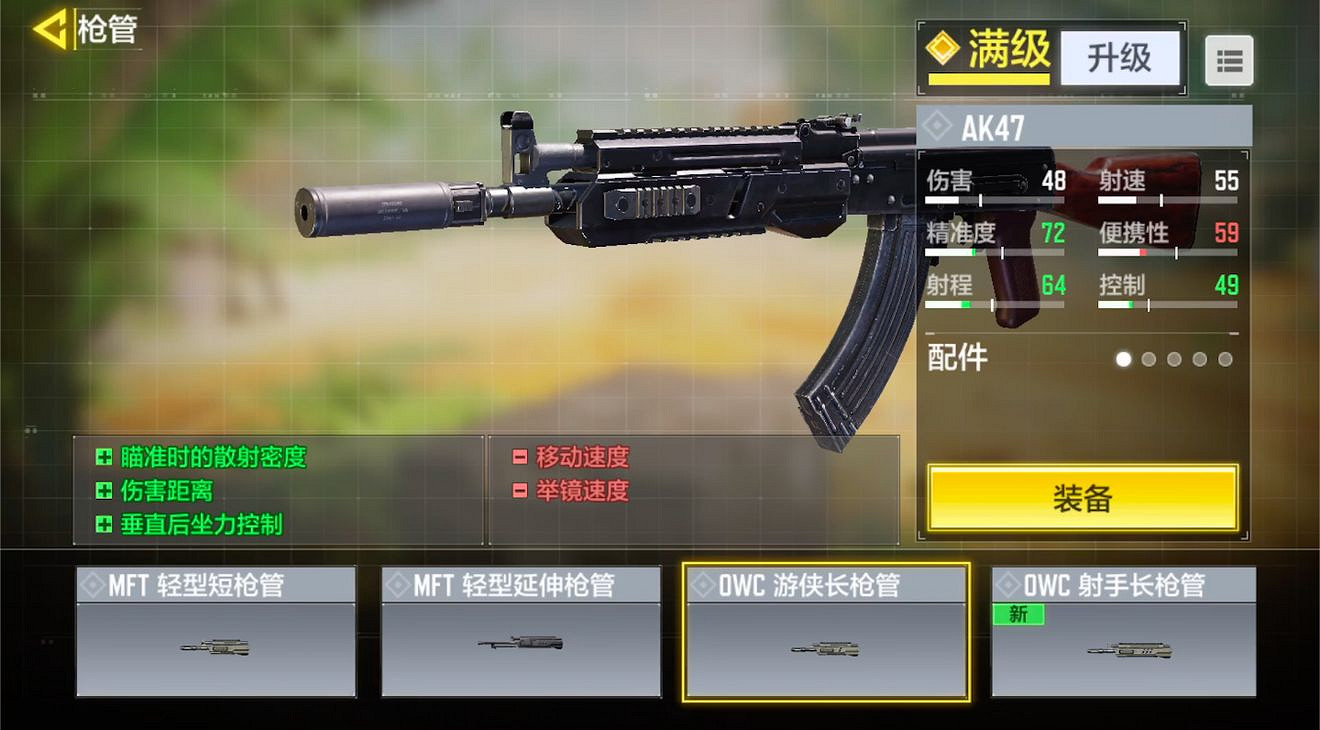1320x730 pixels.
Task: Select the last 配件 pagination dot
Action: pyautogui.click(x=1224, y=358)
